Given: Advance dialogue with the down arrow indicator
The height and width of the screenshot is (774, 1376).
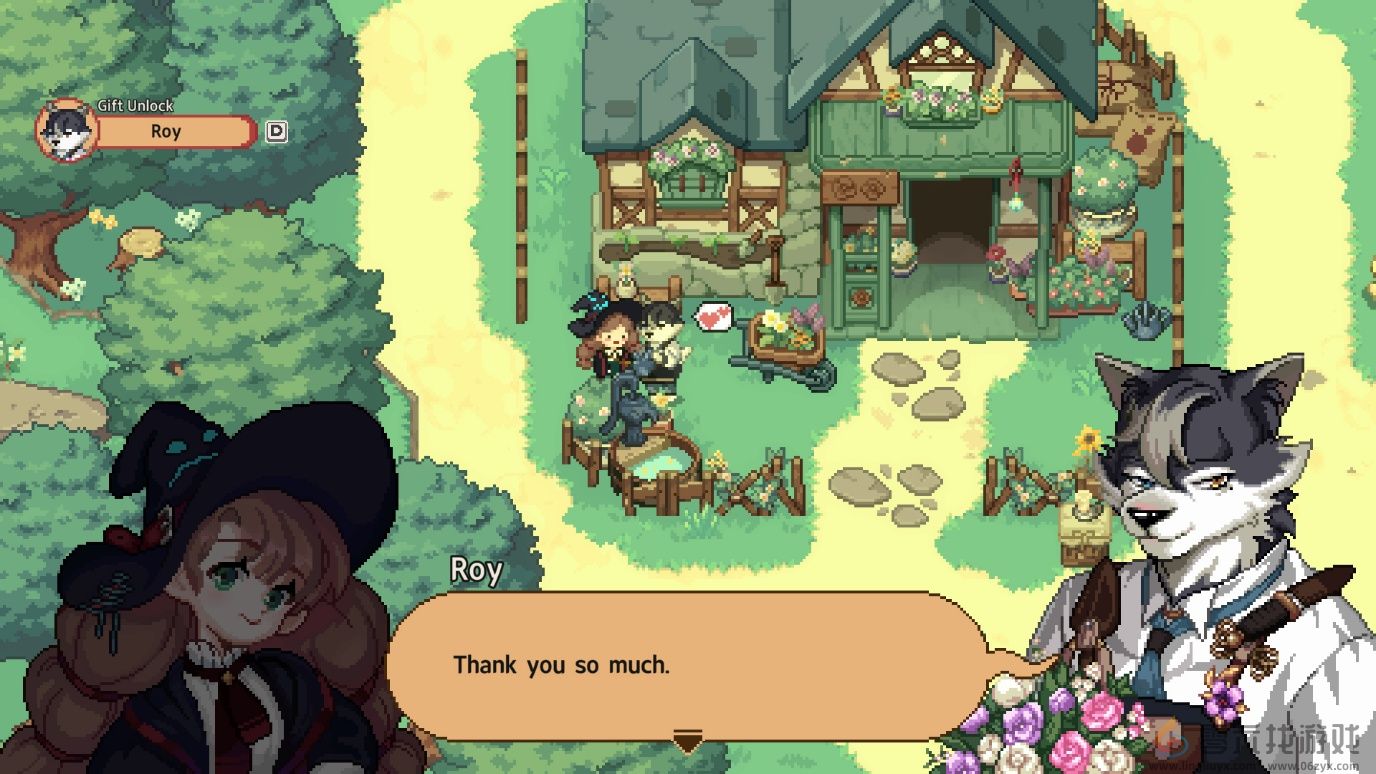Looking at the screenshot, I should point(687,742).
